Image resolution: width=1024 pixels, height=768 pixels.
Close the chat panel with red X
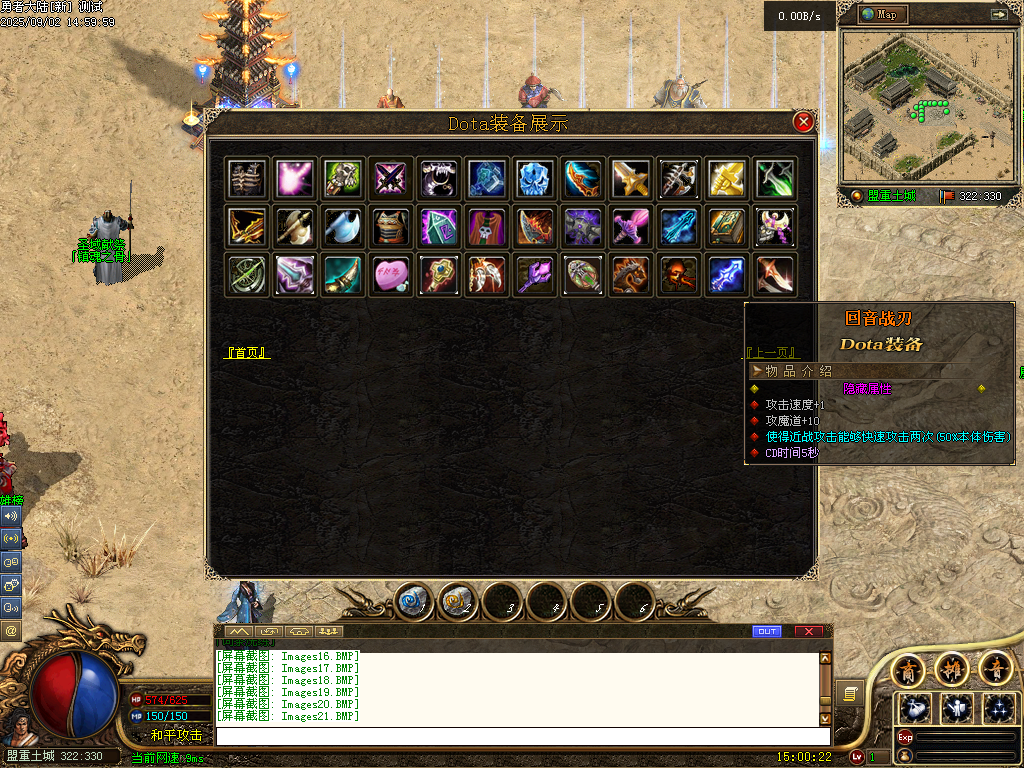tap(808, 631)
